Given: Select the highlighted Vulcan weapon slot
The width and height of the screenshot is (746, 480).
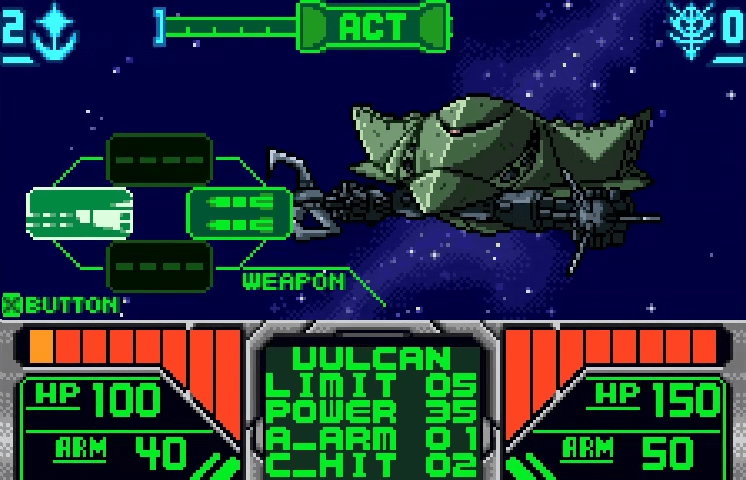Looking at the screenshot, I should [x=79, y=212].
